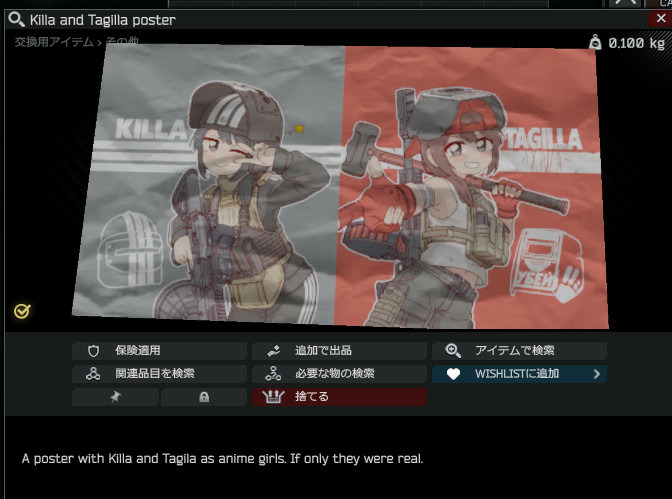Select 追加で出品 to list the item
The width and height of the screenshot is (672, 499).
point(339,351)
